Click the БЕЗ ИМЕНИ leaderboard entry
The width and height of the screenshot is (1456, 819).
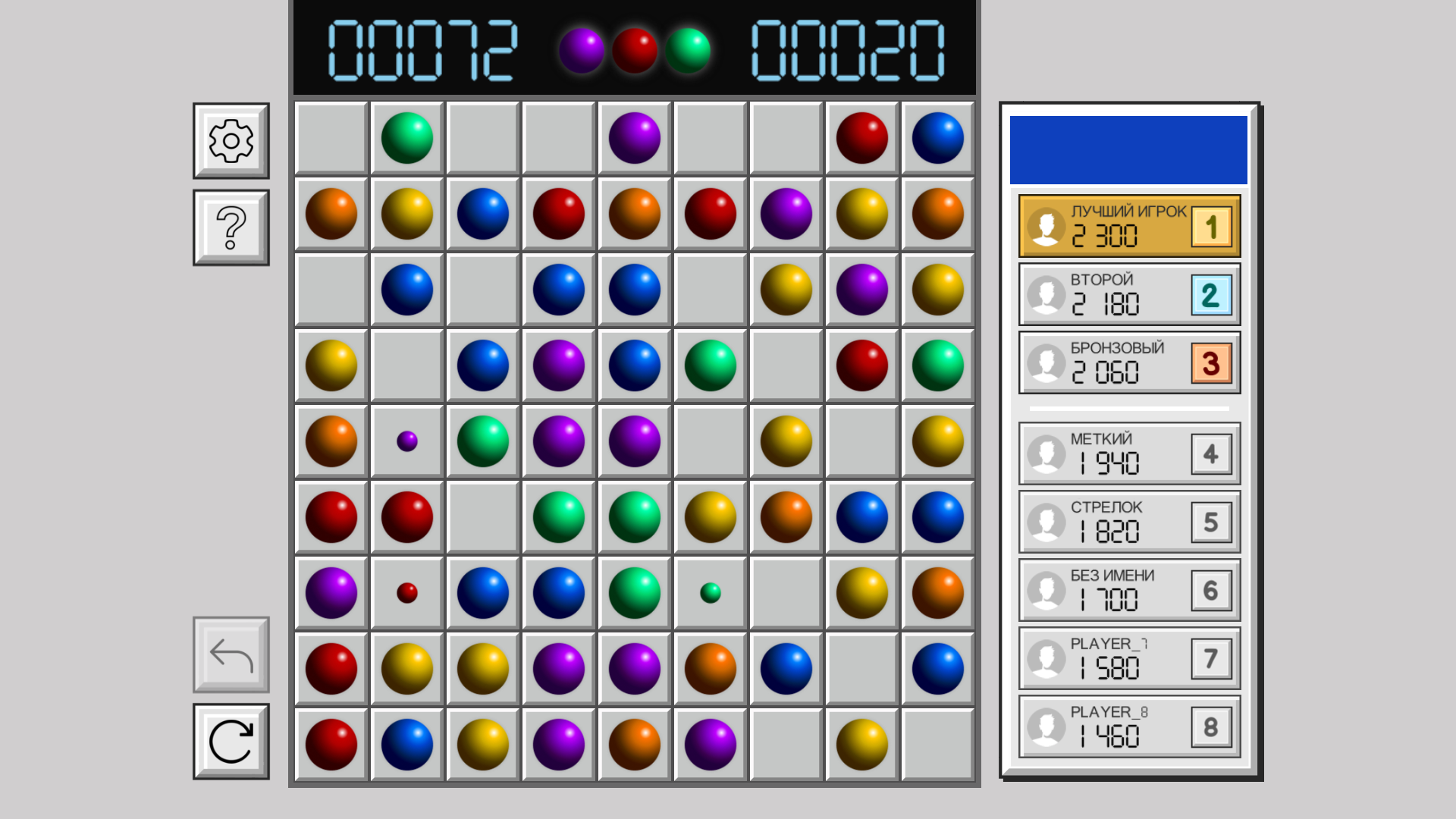pos(1128,589)
